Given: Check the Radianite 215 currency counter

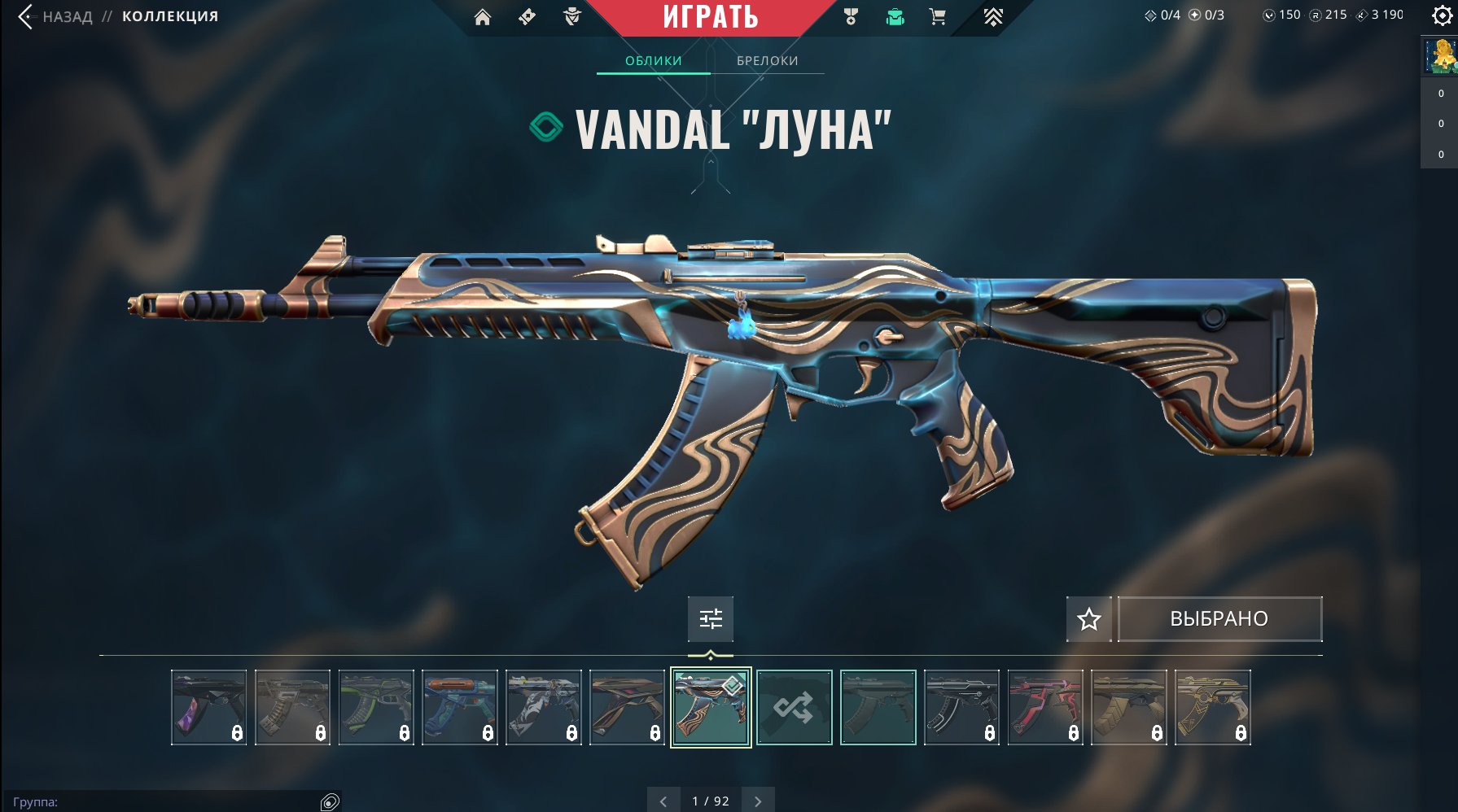Looking at the screenshot, I should coord(1325,15).
